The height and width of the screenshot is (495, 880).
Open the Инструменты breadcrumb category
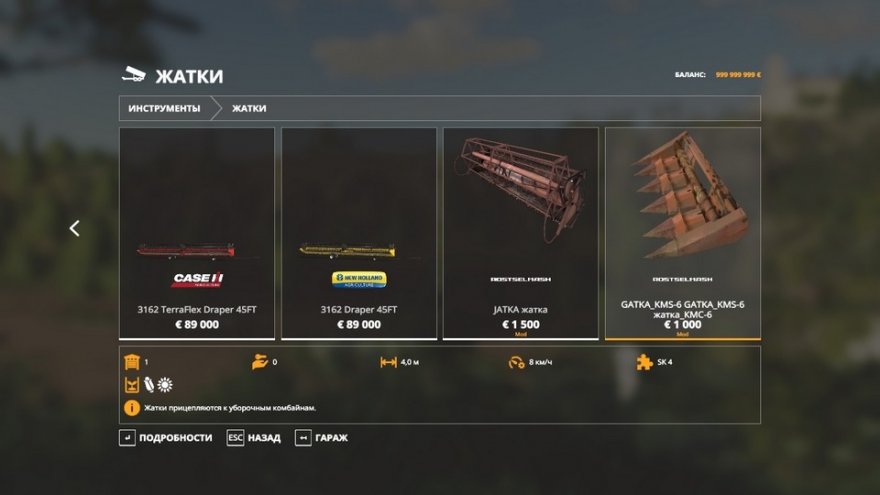164,108
